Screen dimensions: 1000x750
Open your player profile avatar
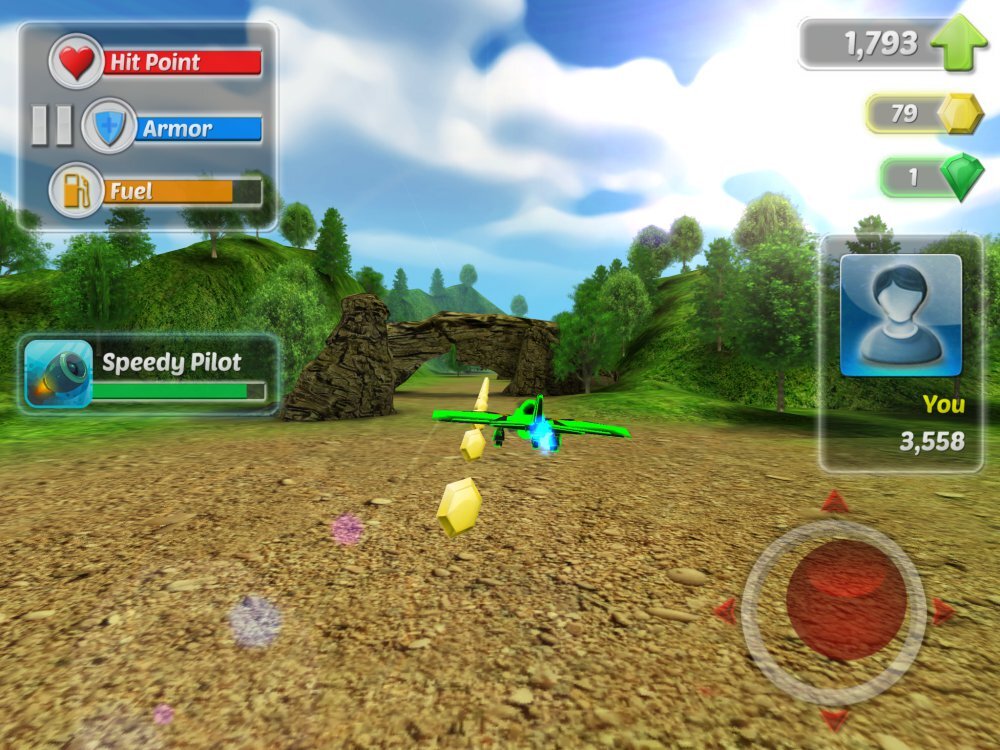pos(900,315)
